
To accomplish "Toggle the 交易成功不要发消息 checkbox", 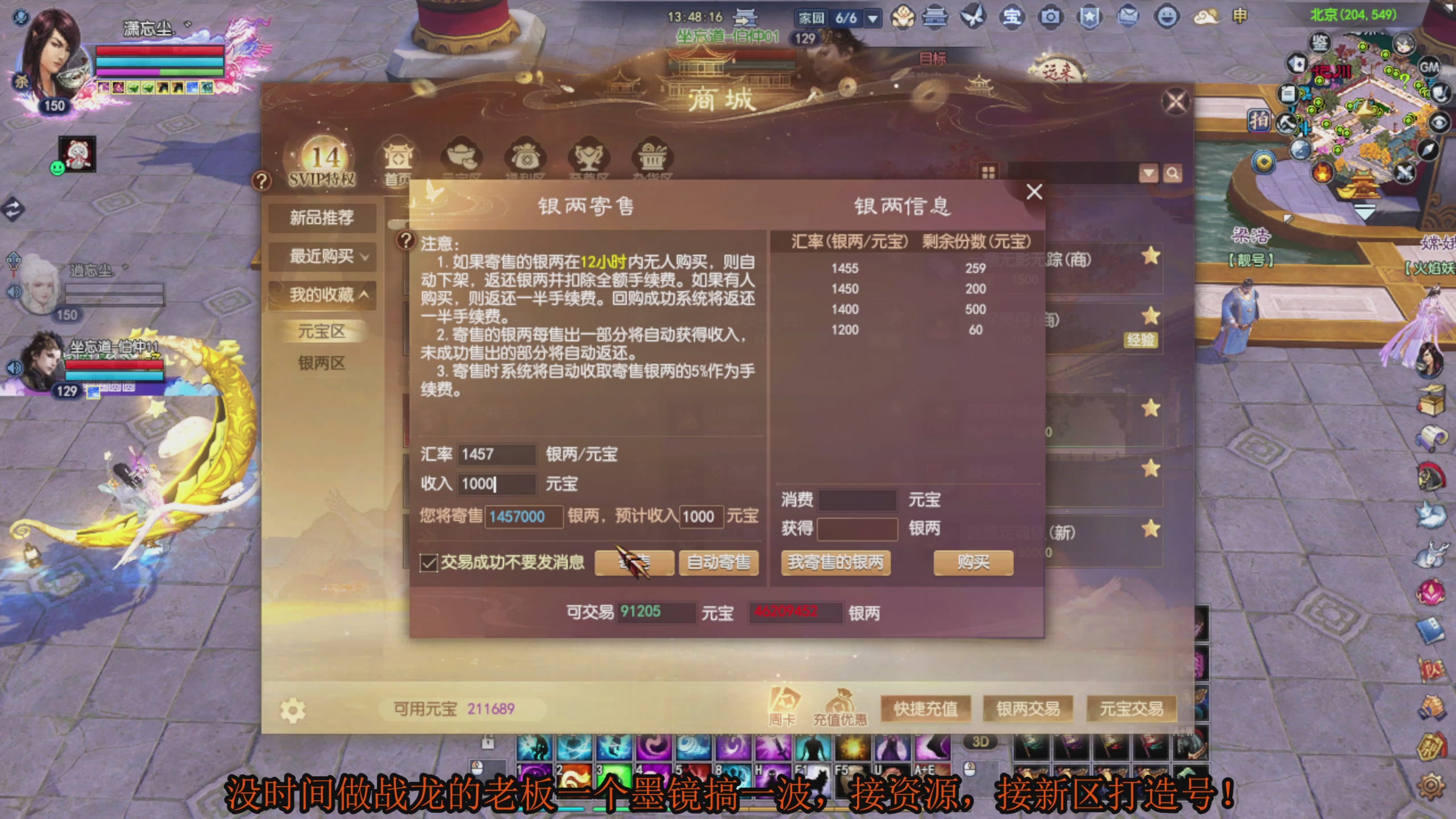I will pyautogui.click(x=428, y=563).
